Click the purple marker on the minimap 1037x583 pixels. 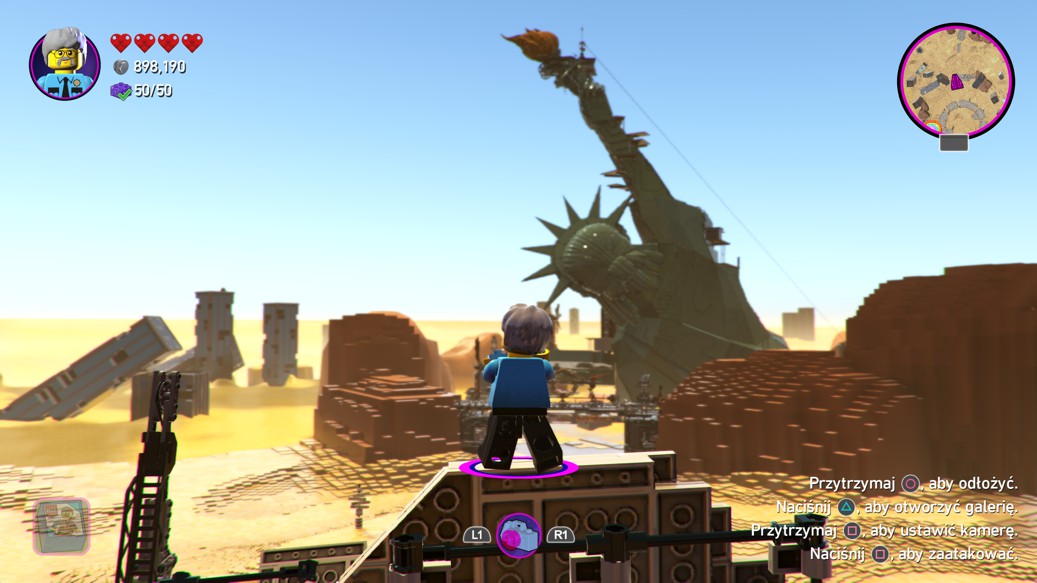[957, 81]
